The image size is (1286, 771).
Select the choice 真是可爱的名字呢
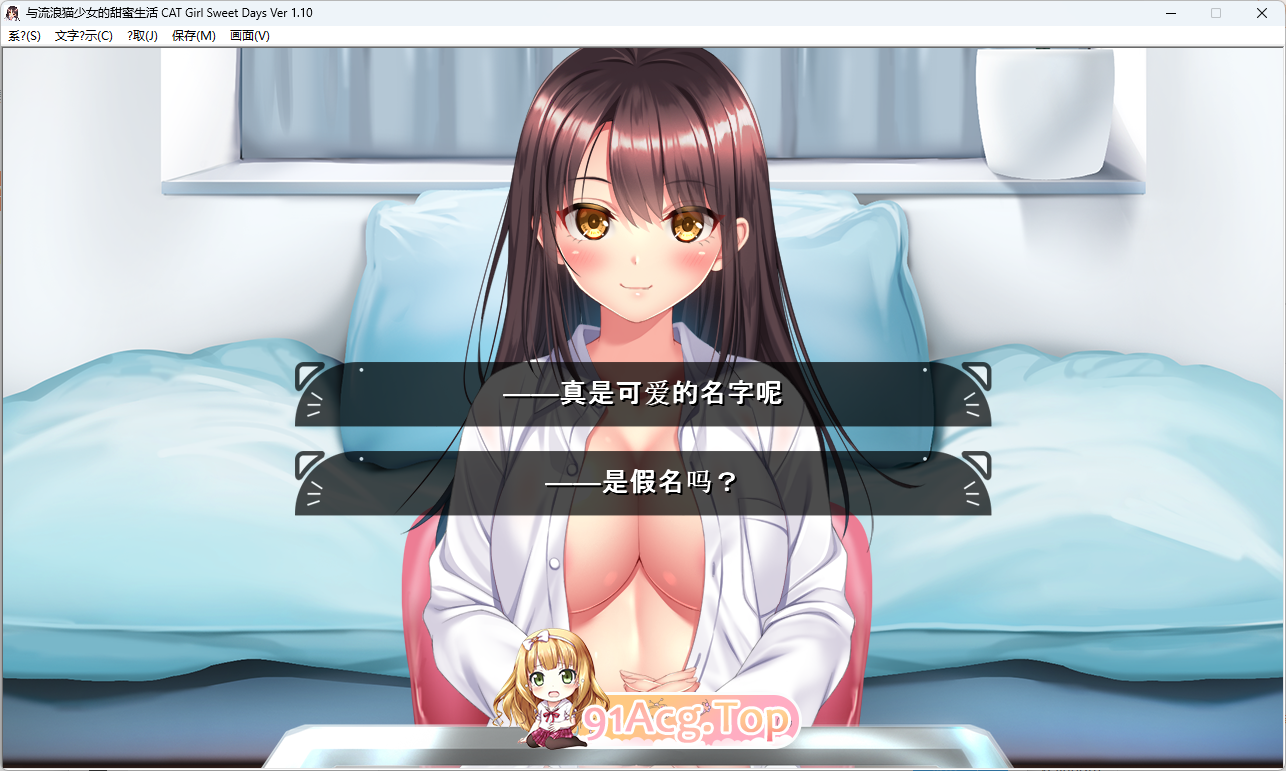coord(641,394)
